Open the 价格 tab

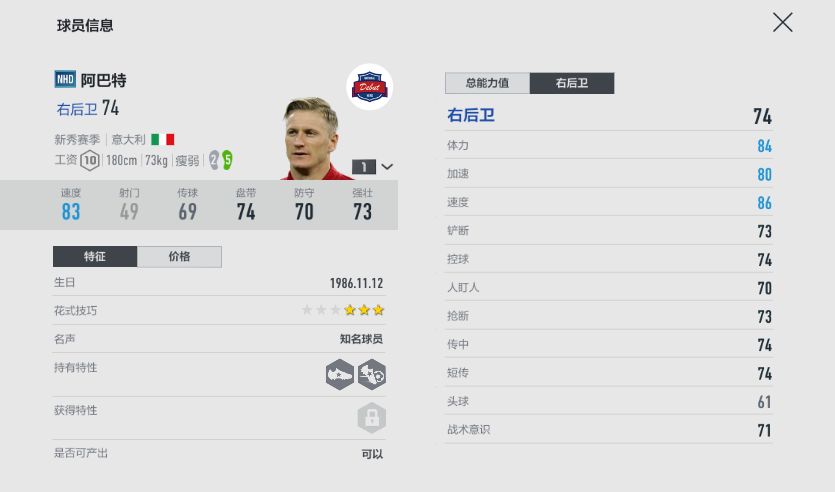tap(179, 257)
